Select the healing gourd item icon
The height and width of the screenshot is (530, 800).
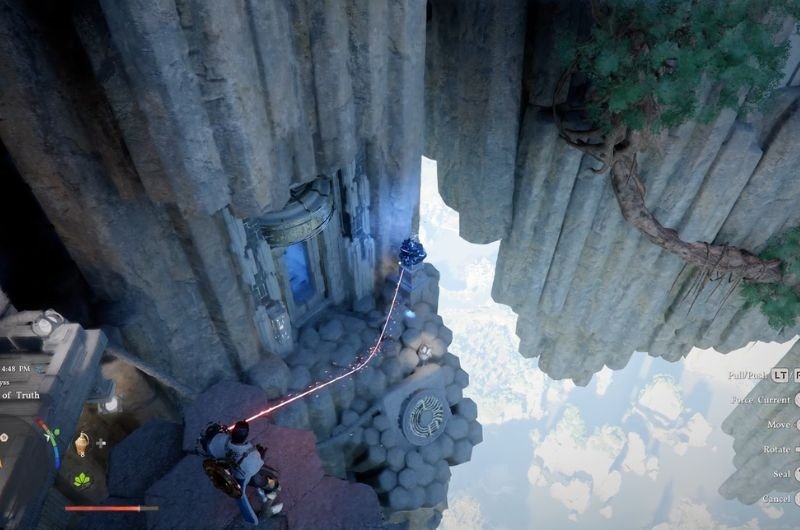tap(81, 443)
